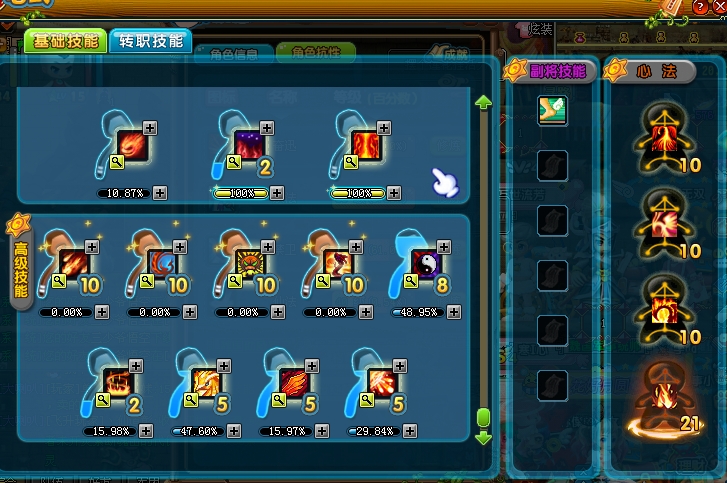The height and width of the screenshot is (483, 727).
Task: Open help via the red question mark
Action: (700, 7)
